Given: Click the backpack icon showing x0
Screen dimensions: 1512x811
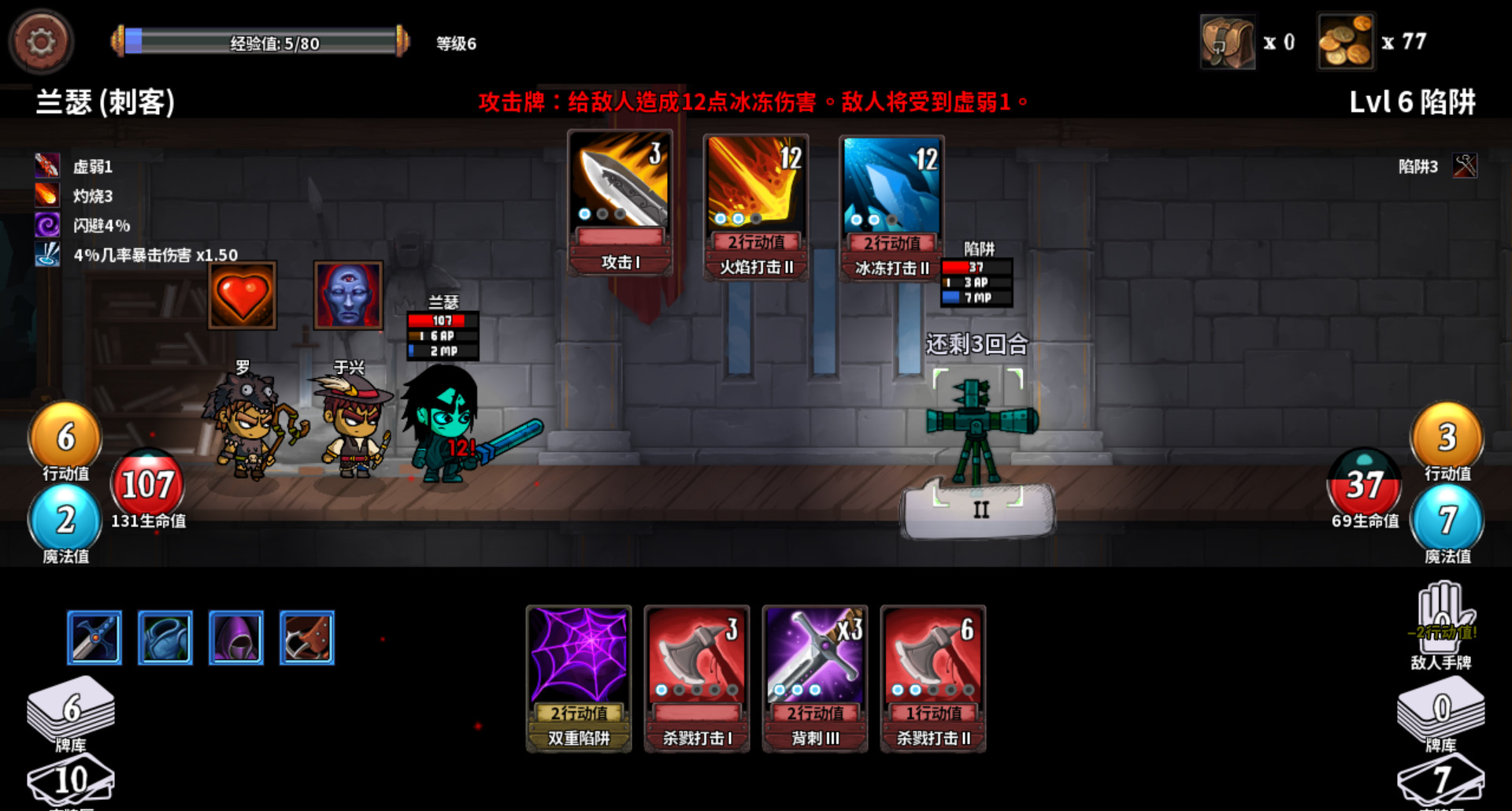Looking at the screenshot, I should [x=1229, y=41].
